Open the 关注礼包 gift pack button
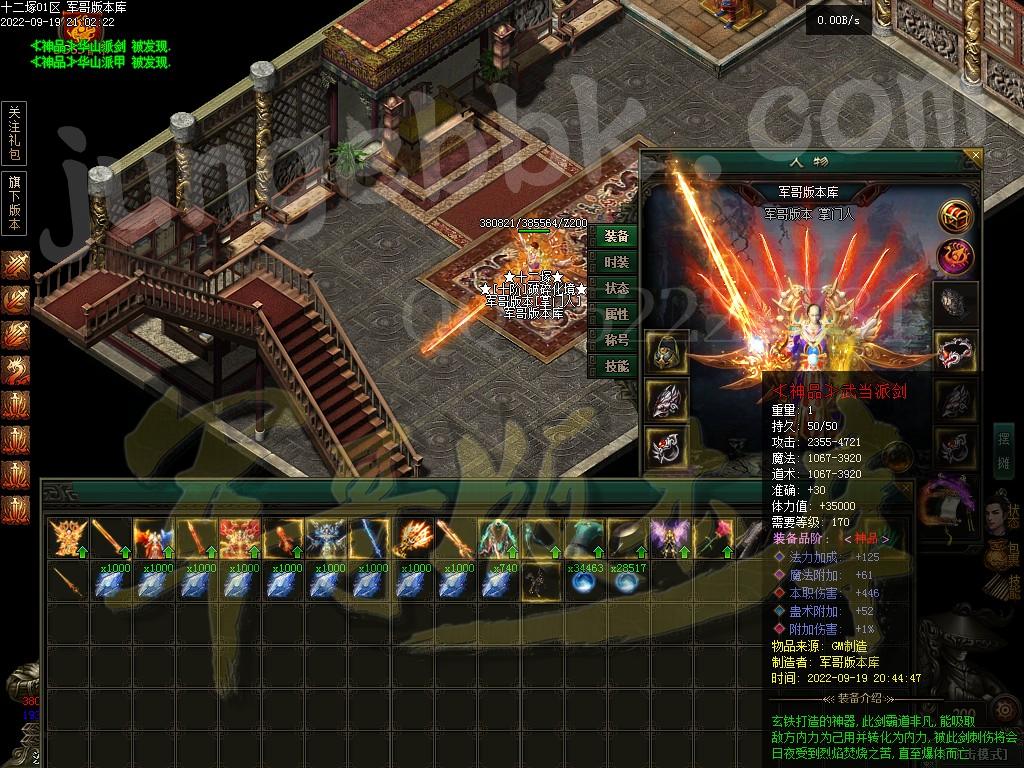 (x=14, y=133)
